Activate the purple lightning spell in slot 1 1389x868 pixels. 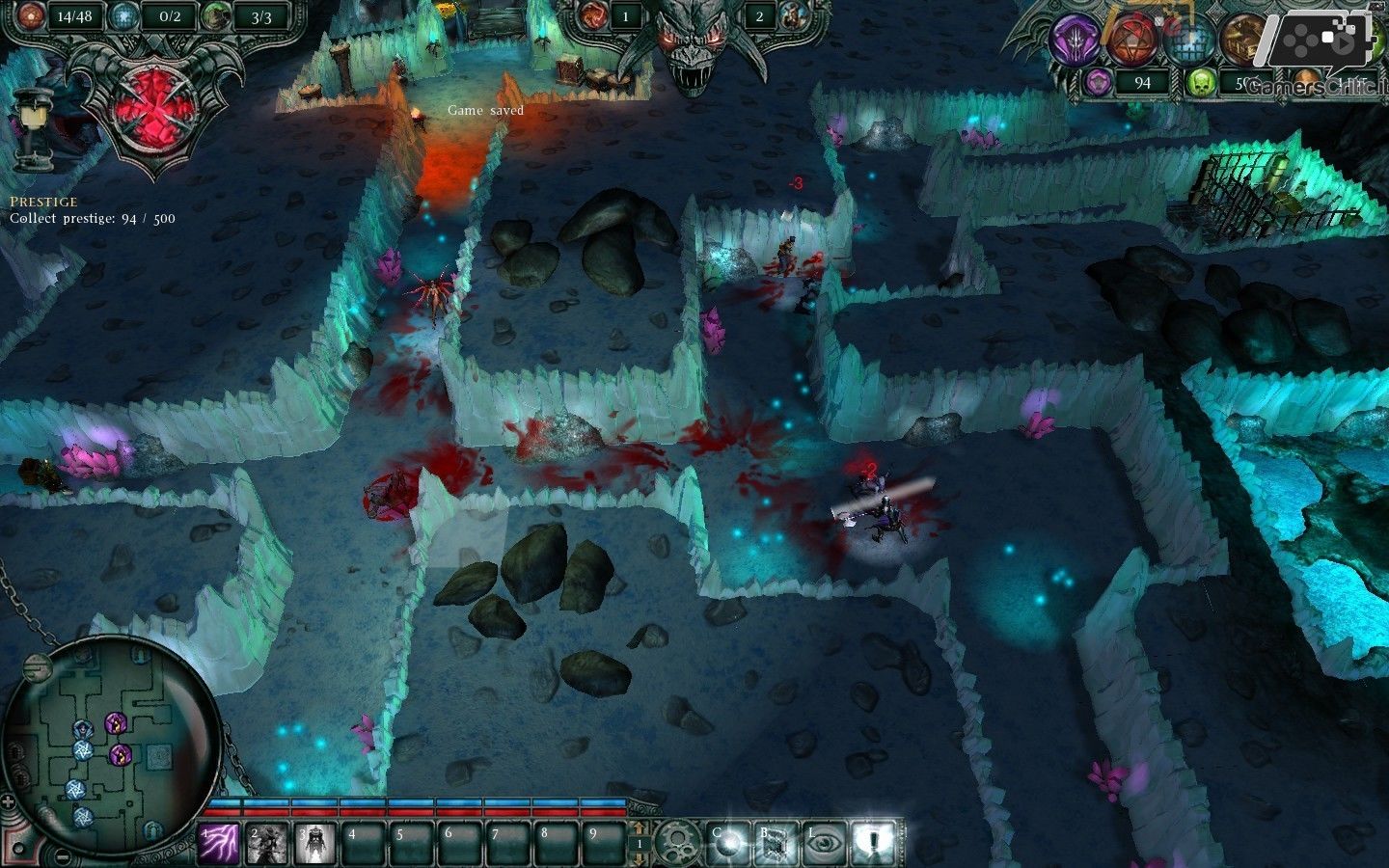coord(219,844)
